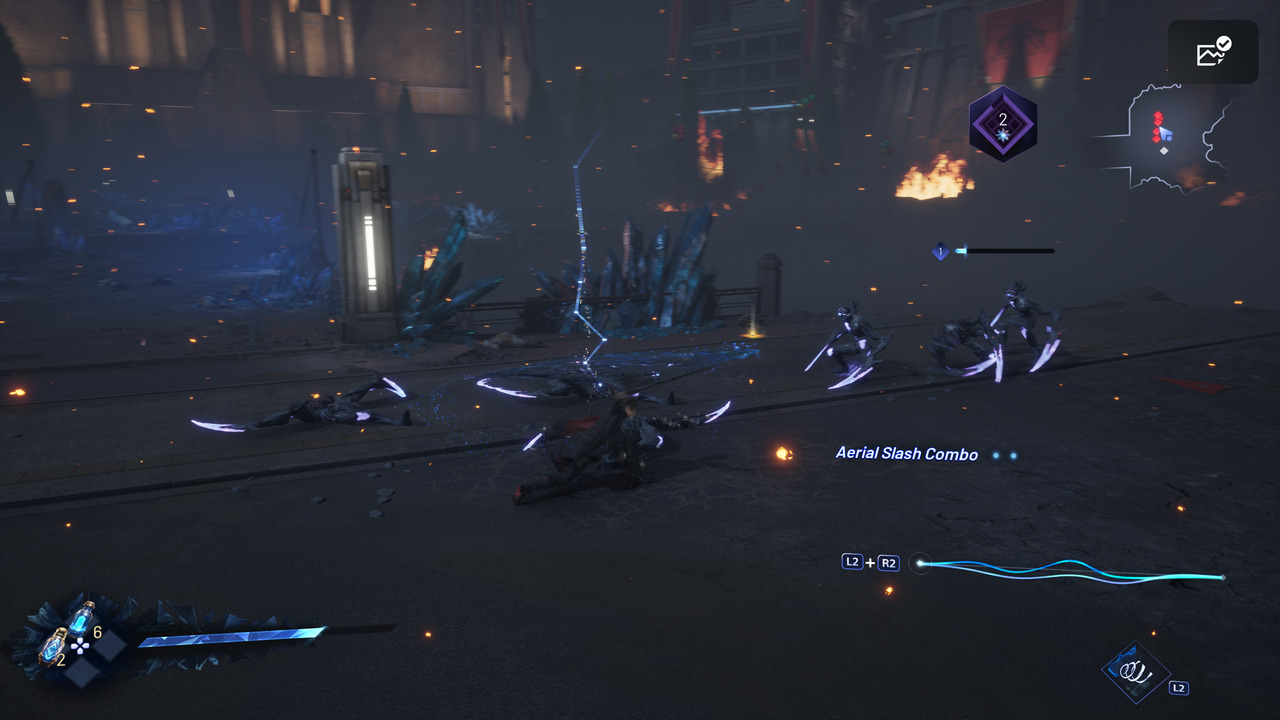Activate the spiral skill icon
The image size is (1280, 720).
[1135, 672]
